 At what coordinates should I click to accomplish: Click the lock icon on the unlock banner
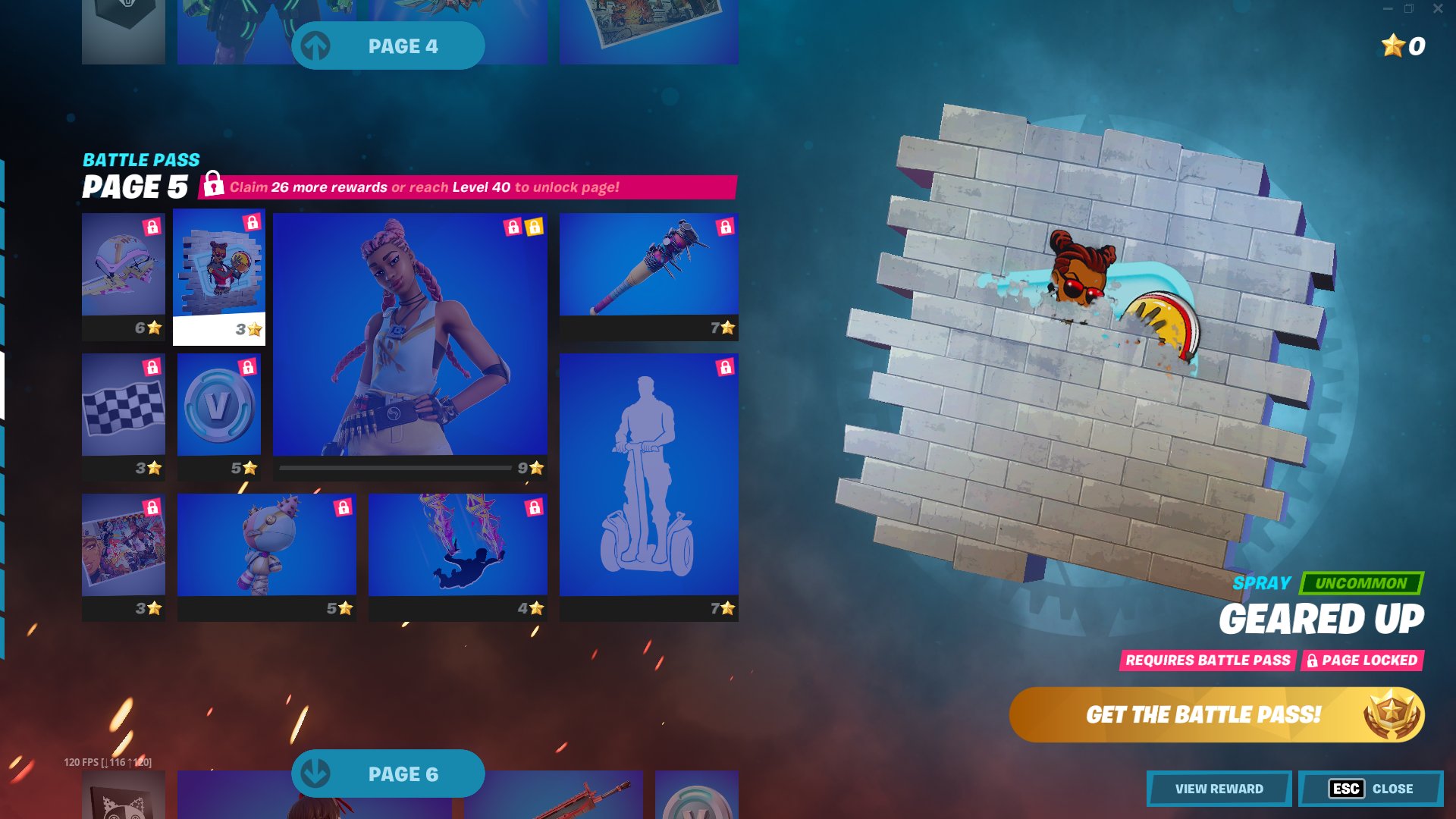point(212,184)
